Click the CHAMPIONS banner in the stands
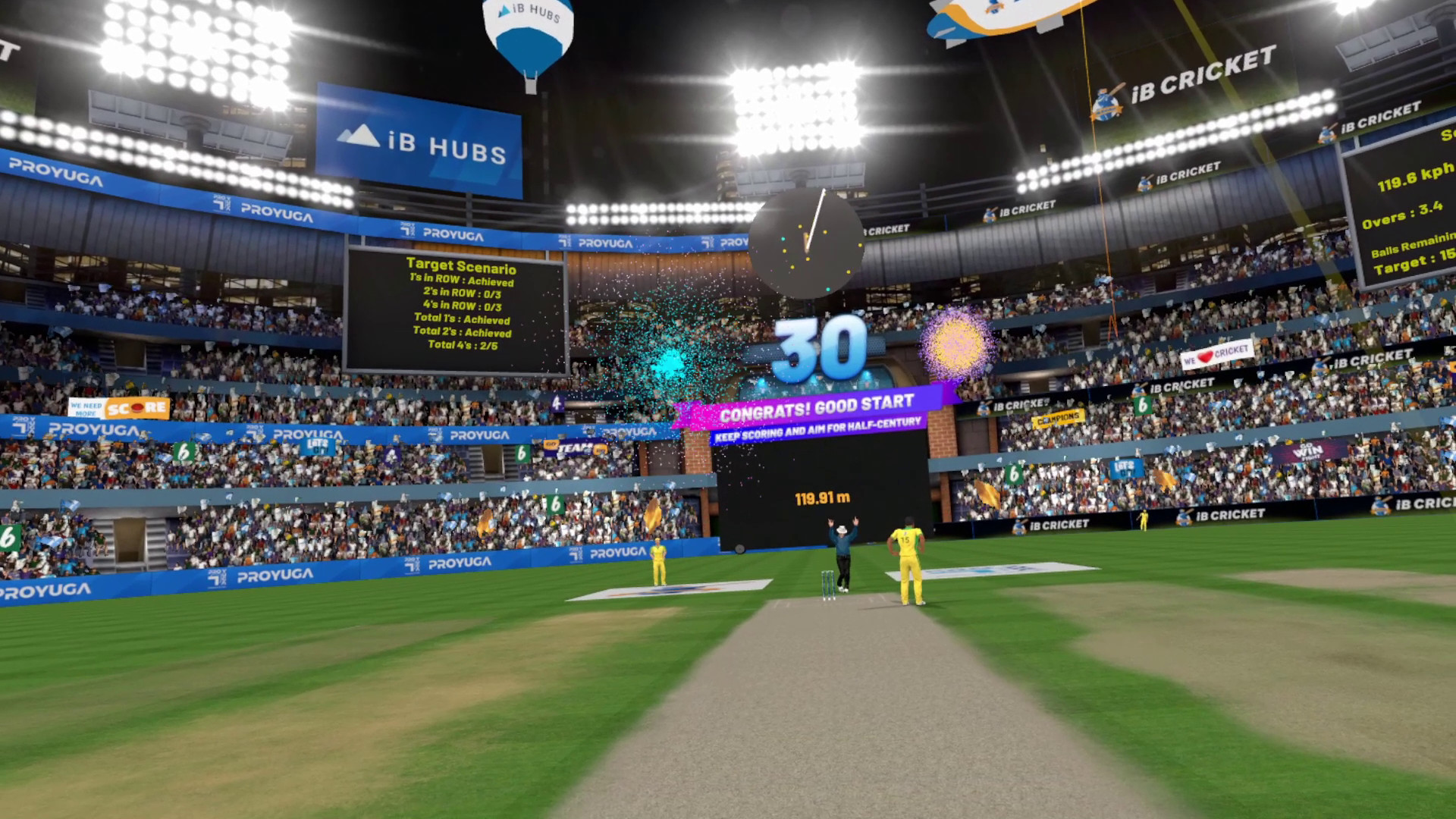Image resolution: width=1456 pixels, height=819 pixels. pyautogui.click(x=1060, y=417)
